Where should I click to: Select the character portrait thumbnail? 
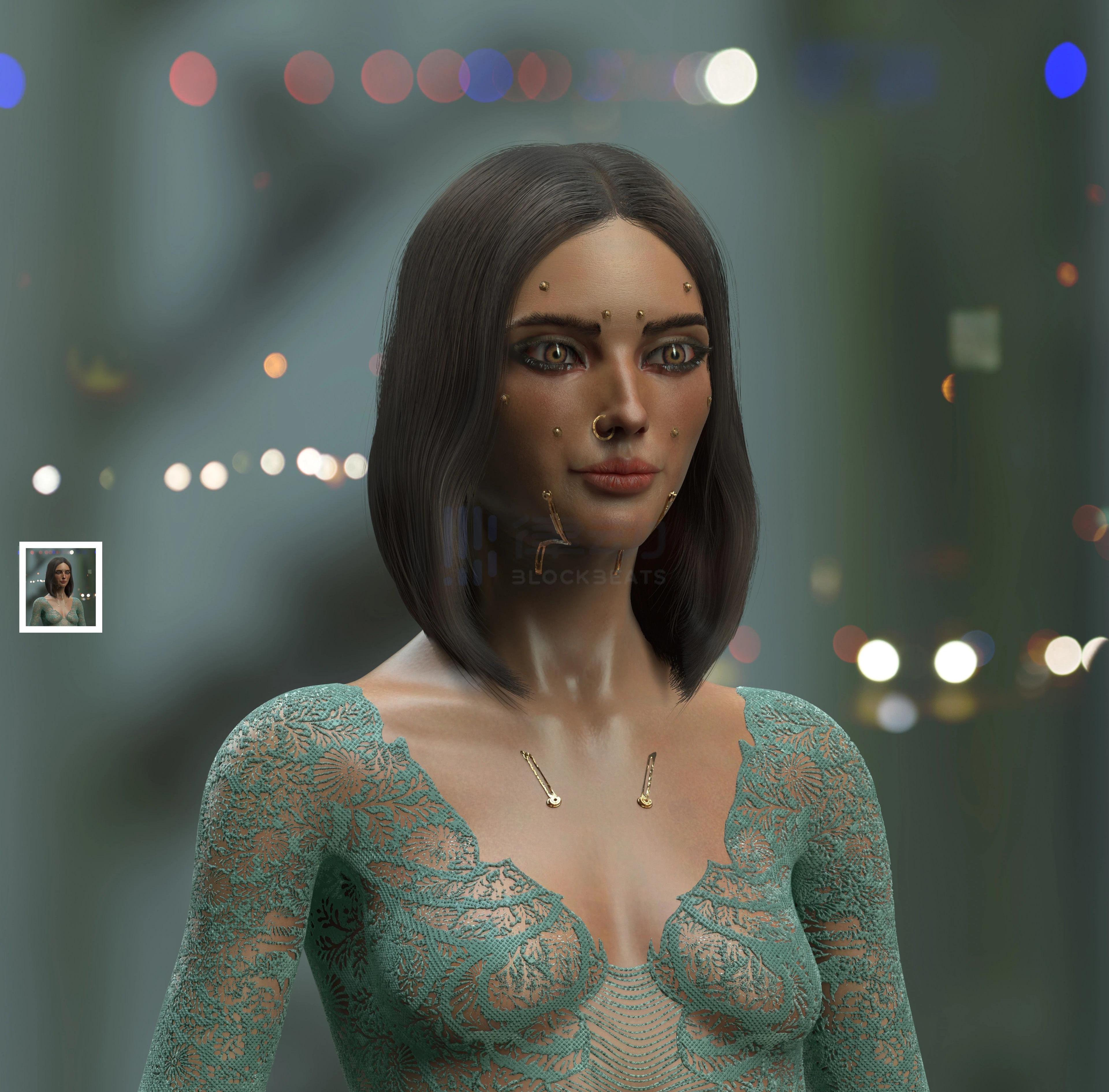pos(61,587)
